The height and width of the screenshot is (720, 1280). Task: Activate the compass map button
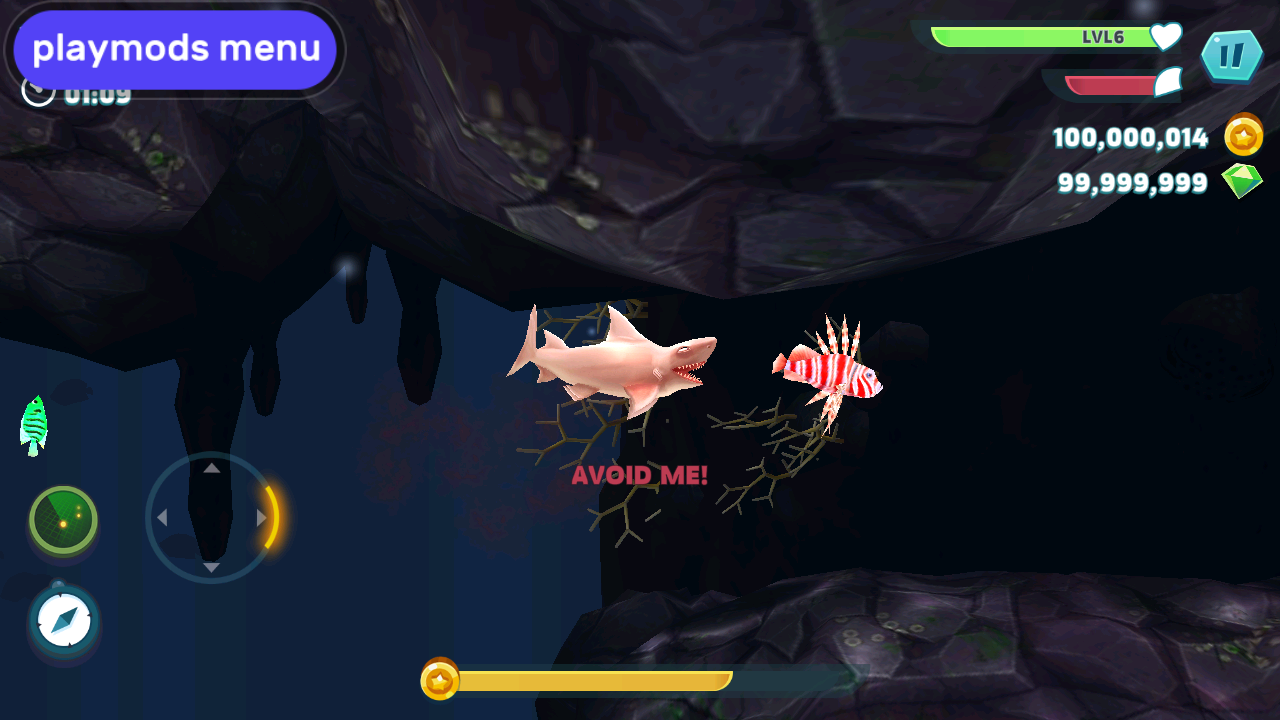click(64, 622)
